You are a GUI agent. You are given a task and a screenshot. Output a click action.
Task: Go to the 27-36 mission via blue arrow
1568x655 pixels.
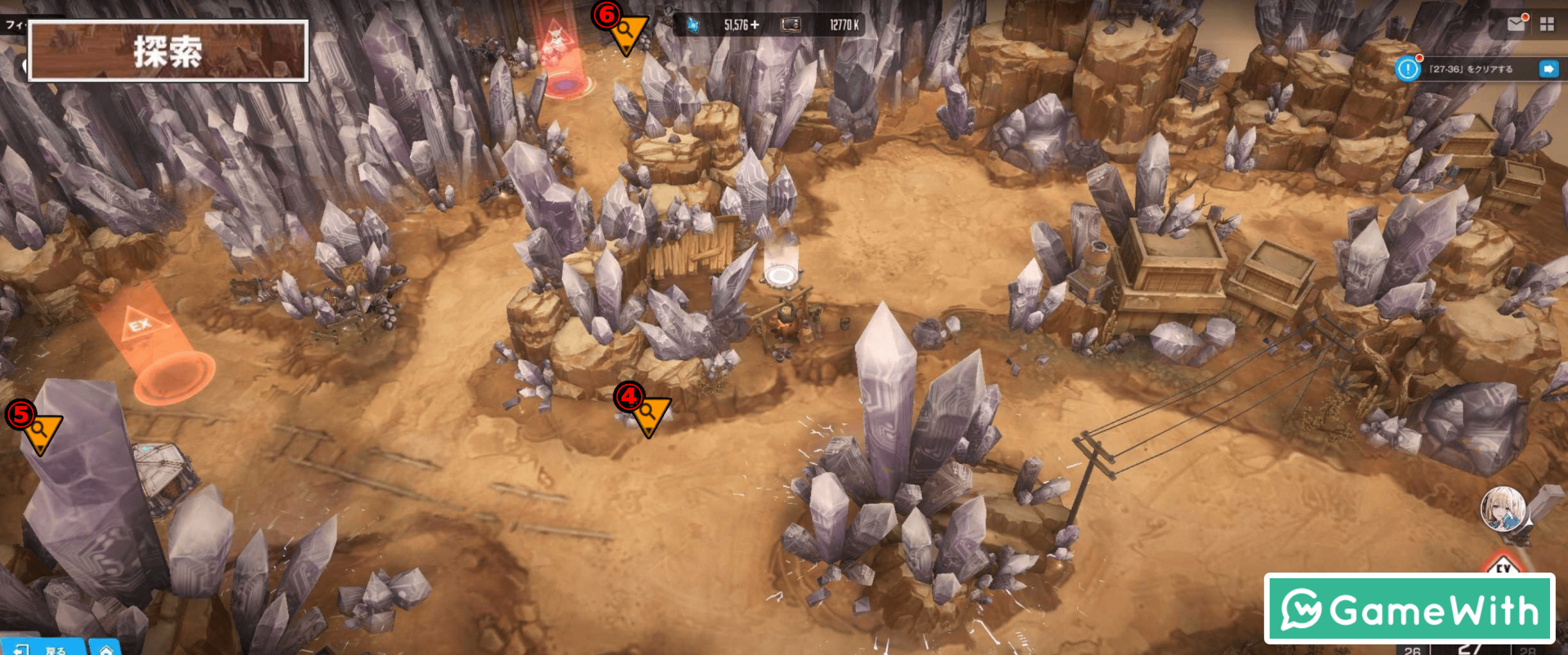tap(1548, 69)
